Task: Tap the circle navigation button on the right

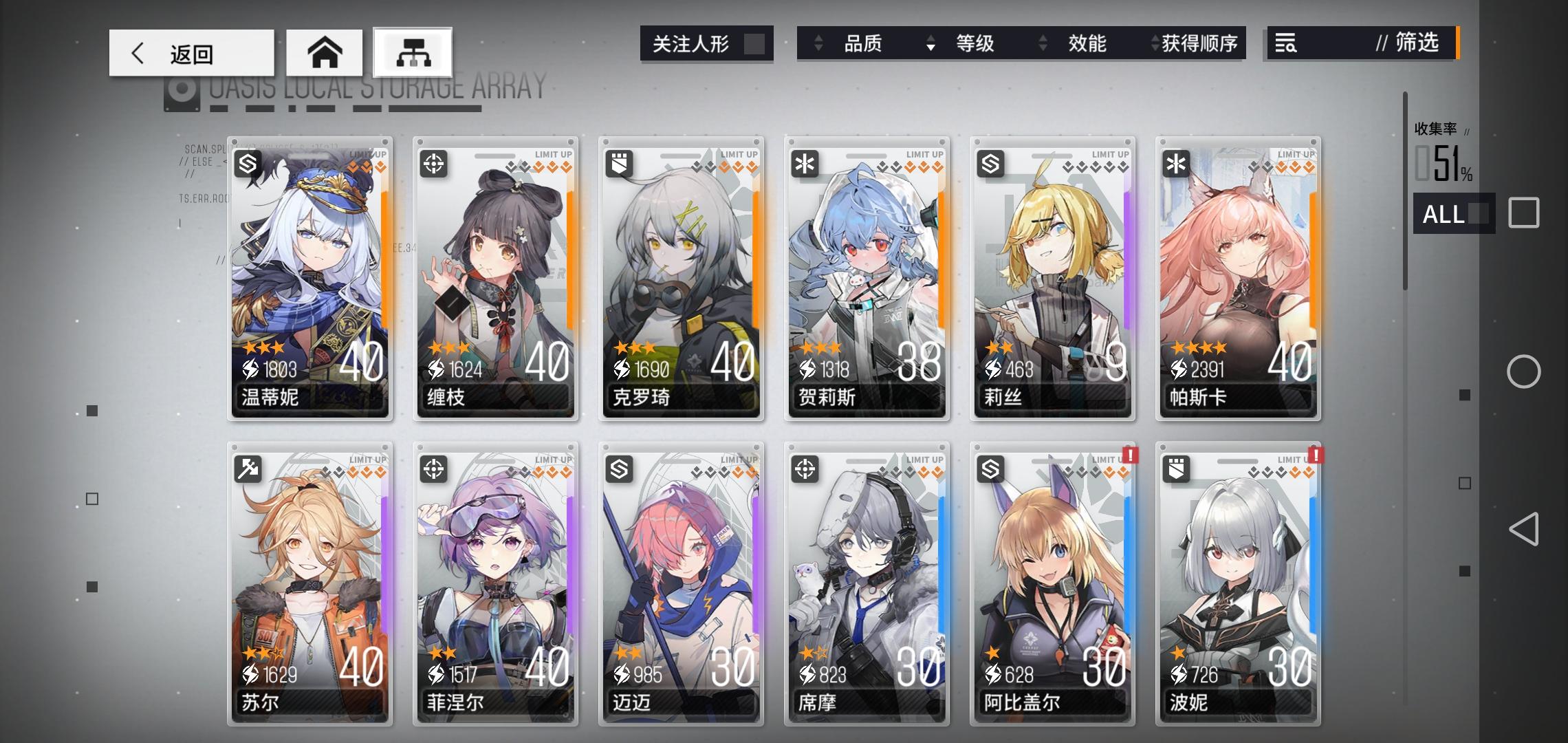Action: point(1524,371)
